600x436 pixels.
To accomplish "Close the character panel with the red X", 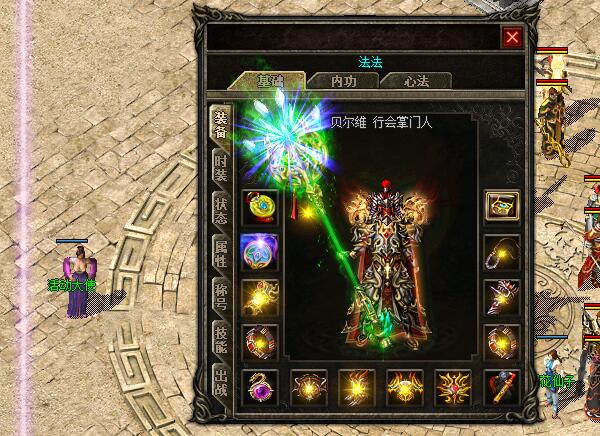I will [512, 38].
